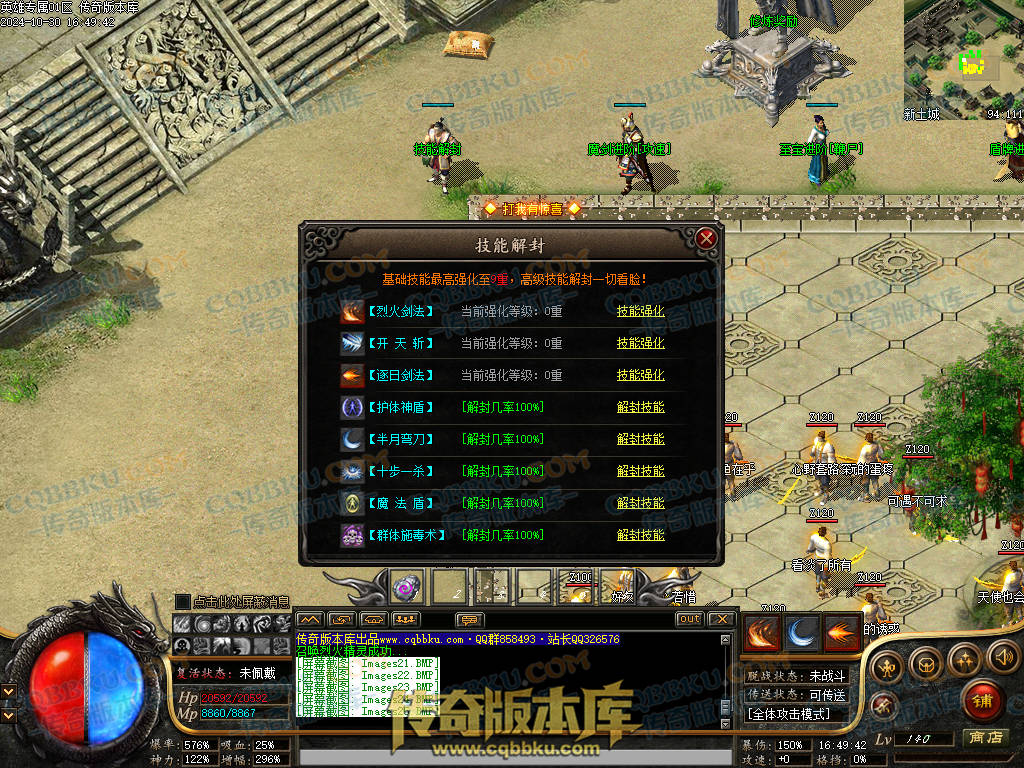Click the chat 'out' button
1024x768 pixels.
pos(689,619)
